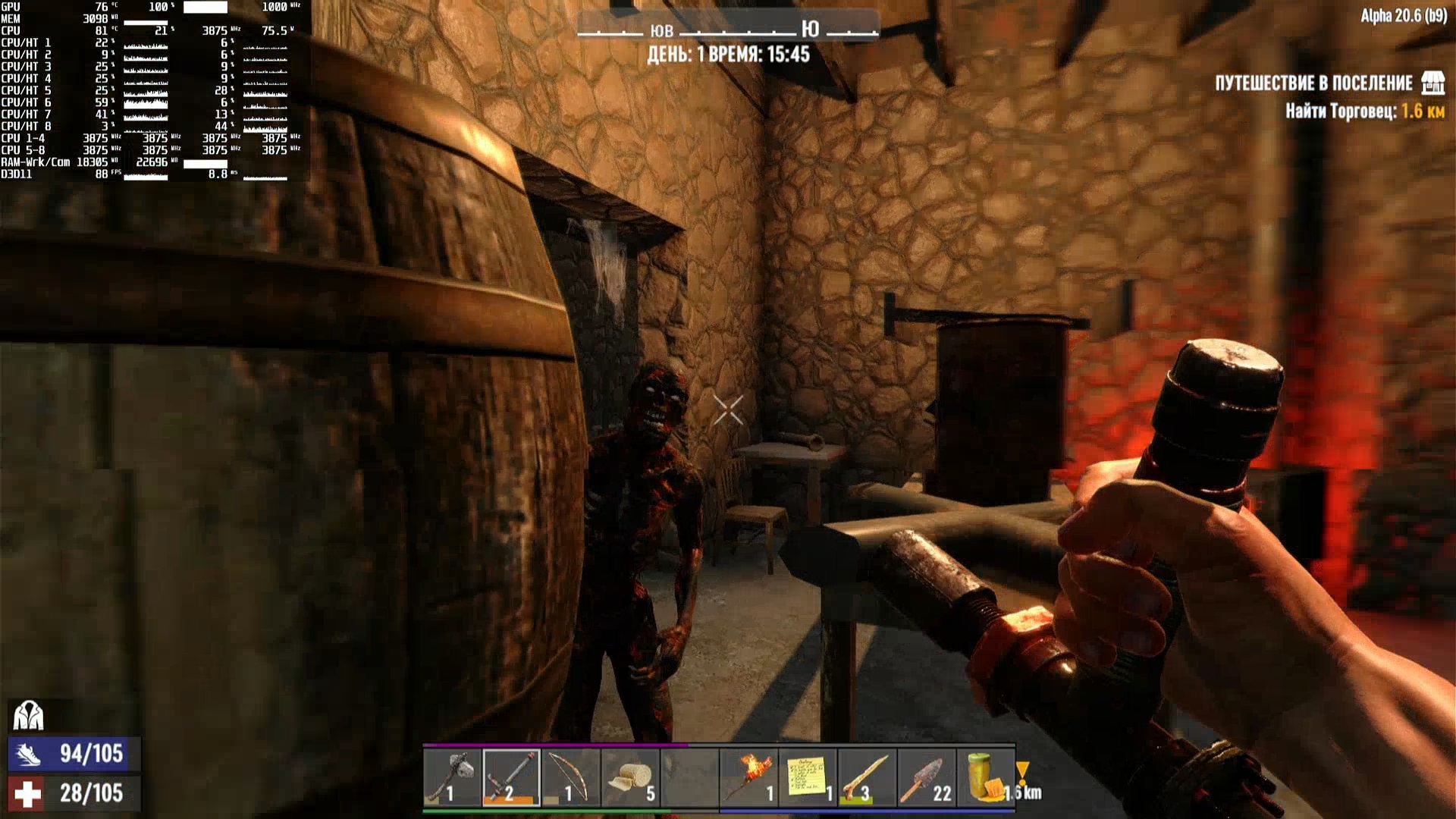The image size is (1456, 819).
Task: Open the quest tracker titled Путешествие в поселение
Action: tap(1313, 83)
